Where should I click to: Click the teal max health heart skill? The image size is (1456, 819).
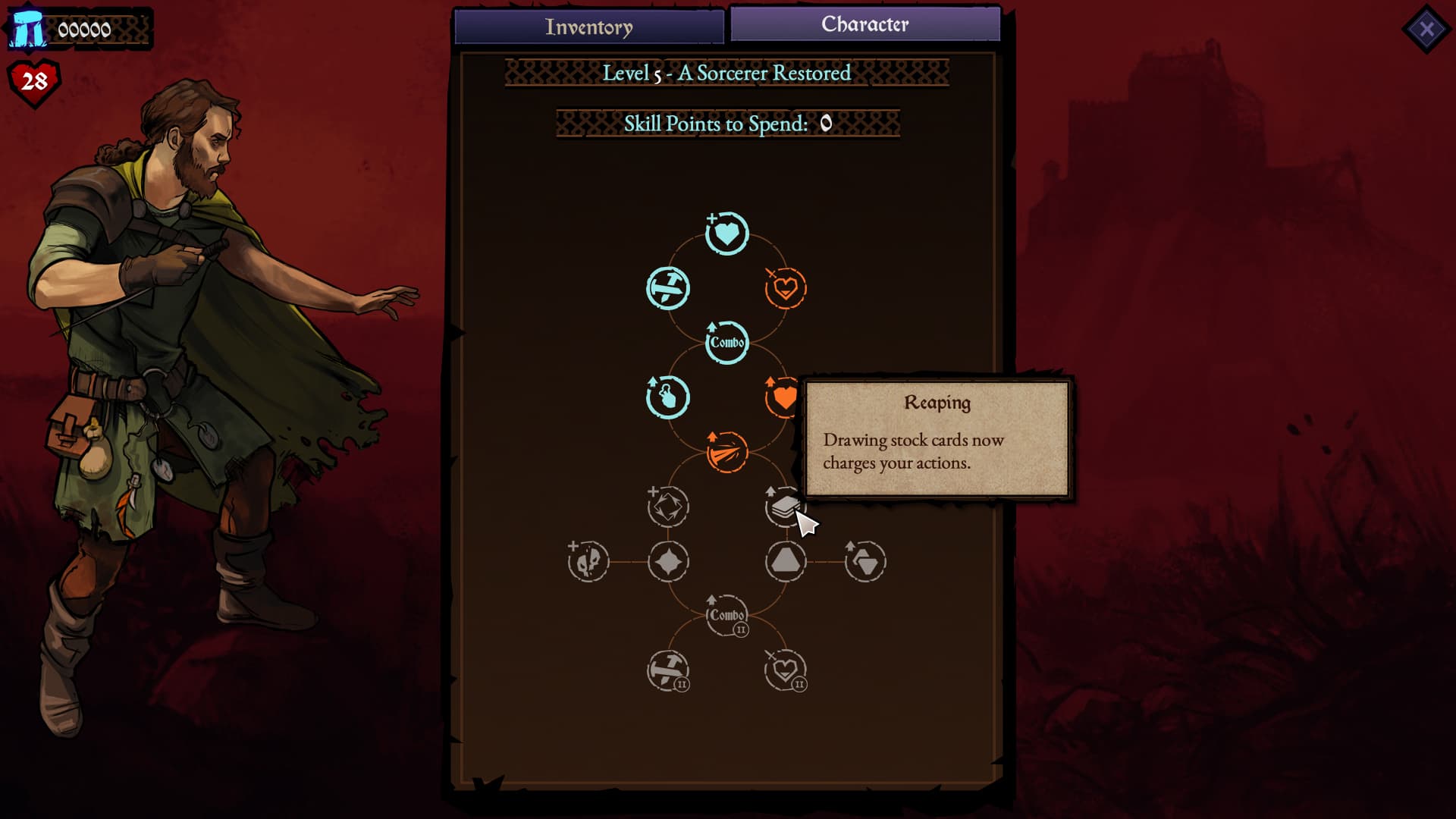pos(726,234)
